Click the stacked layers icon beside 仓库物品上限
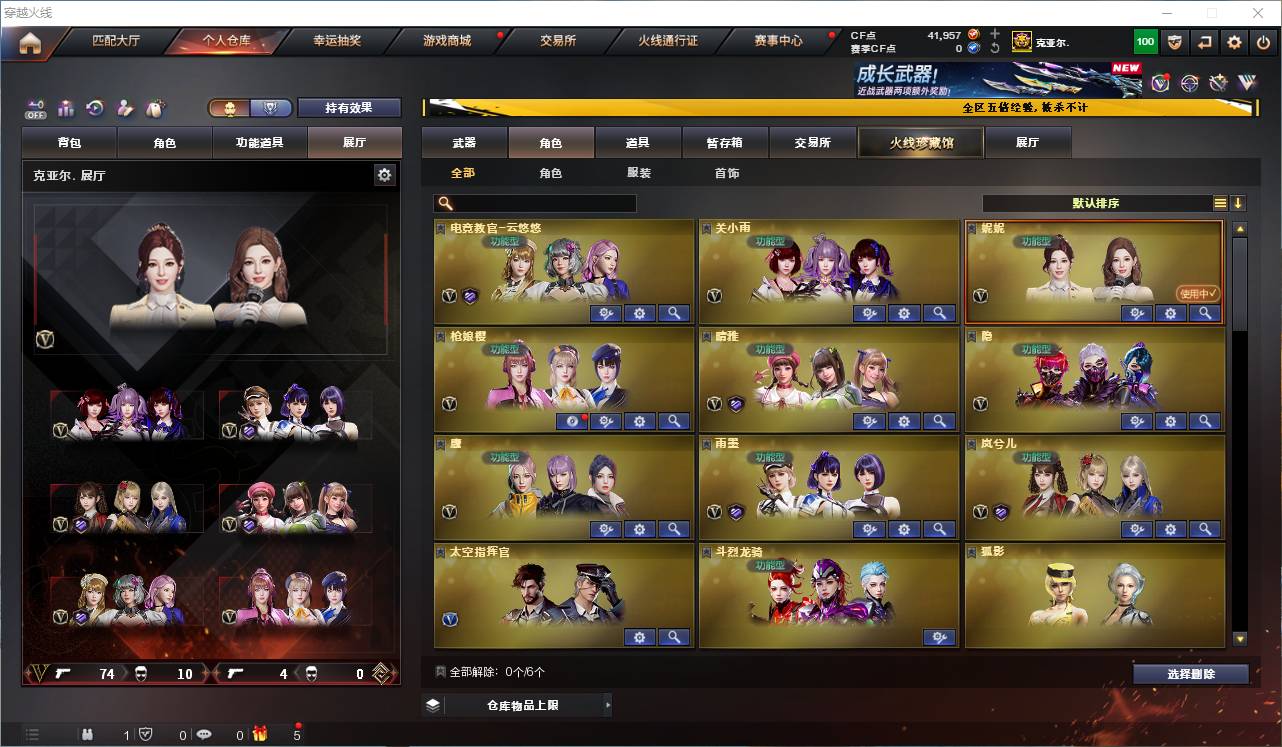This screenshot has width=1282, height=747. pyautogui.click(x=432, y=704)
